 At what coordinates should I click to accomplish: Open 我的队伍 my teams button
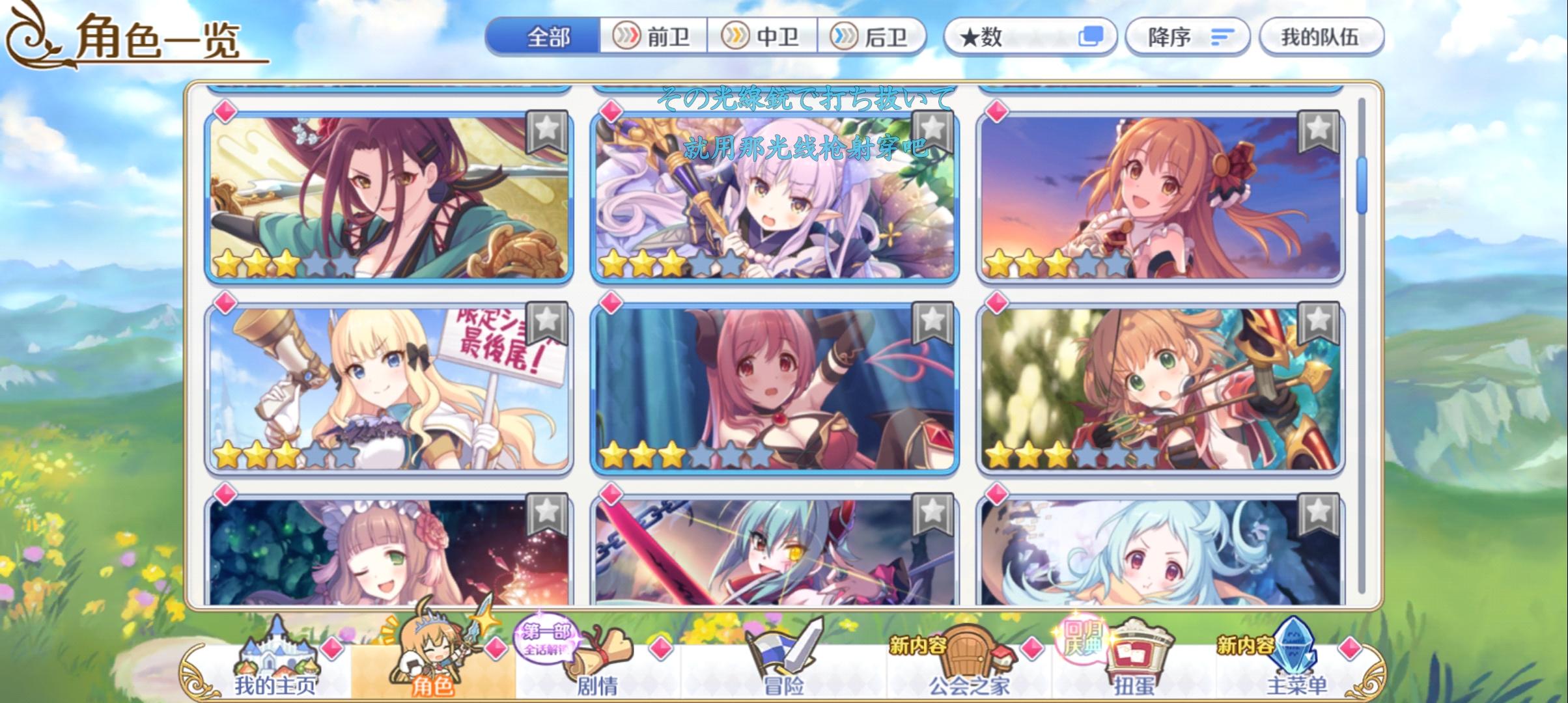click(x=1323, y=37)
